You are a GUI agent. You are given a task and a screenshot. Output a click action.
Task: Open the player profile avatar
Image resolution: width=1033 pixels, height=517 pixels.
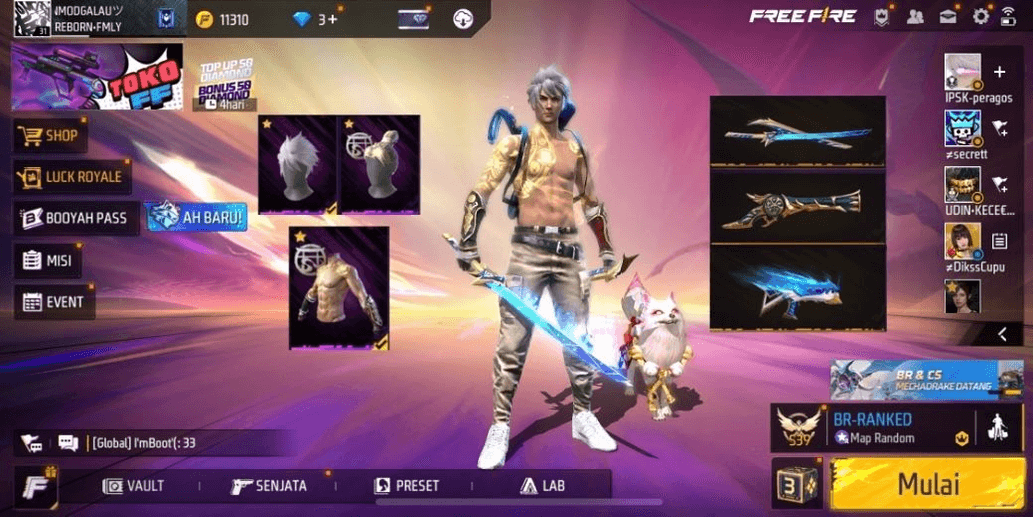[32, 18]
